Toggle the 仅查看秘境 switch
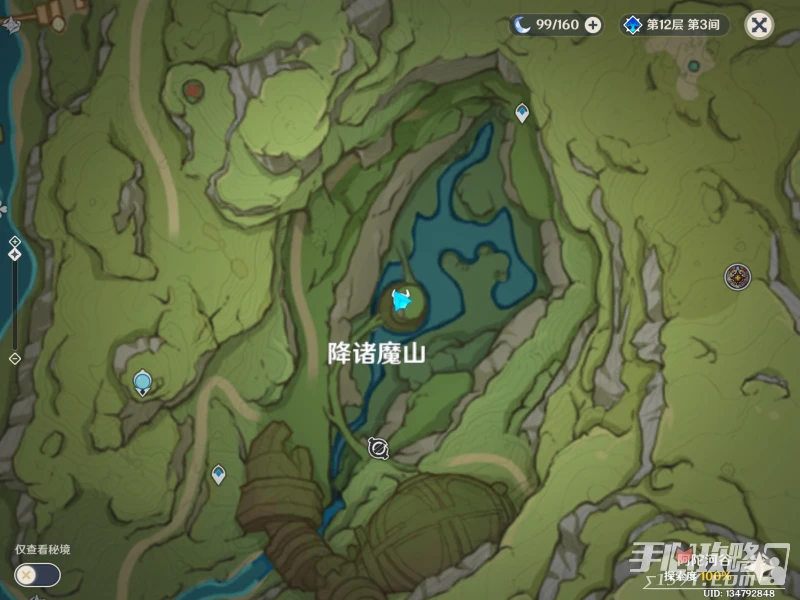 (37, 575)
